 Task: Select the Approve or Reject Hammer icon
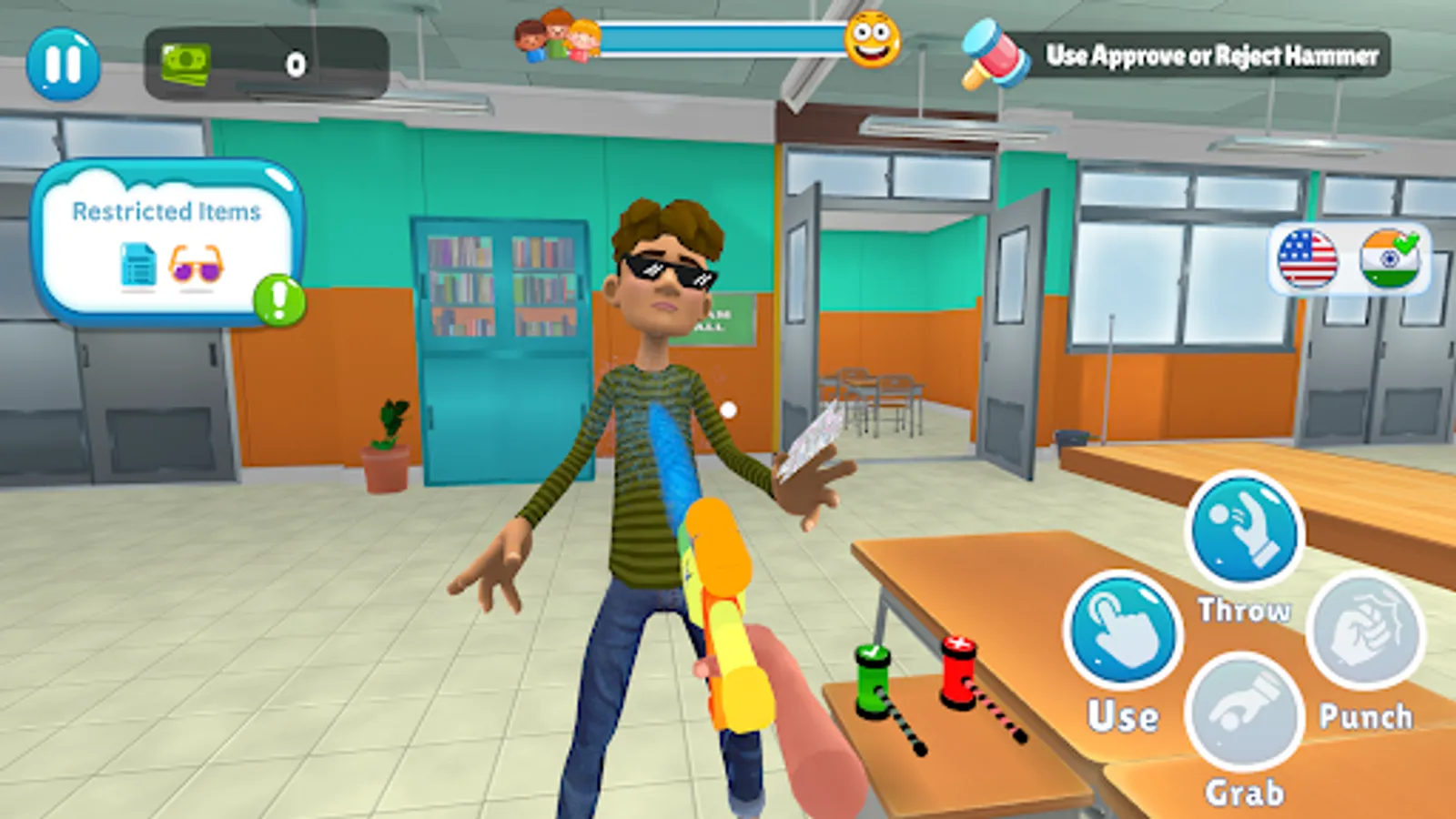coord(994,55)
